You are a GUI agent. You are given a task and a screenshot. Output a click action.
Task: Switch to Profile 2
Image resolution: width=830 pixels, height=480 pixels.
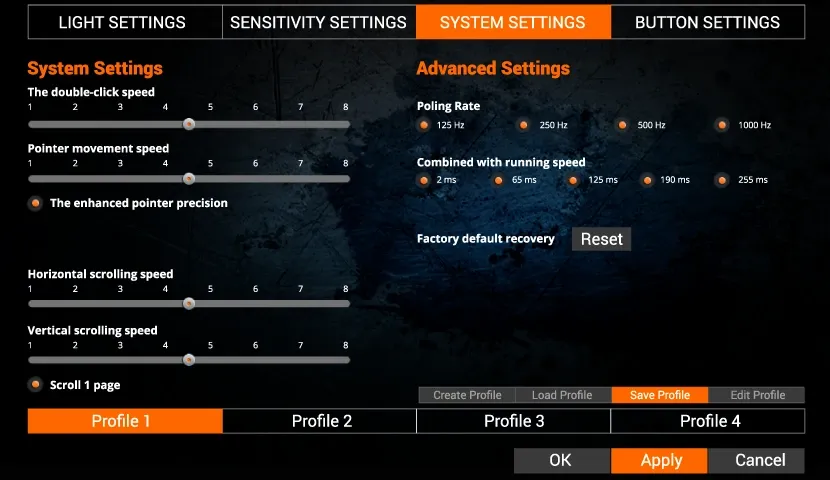click(321, 421)
